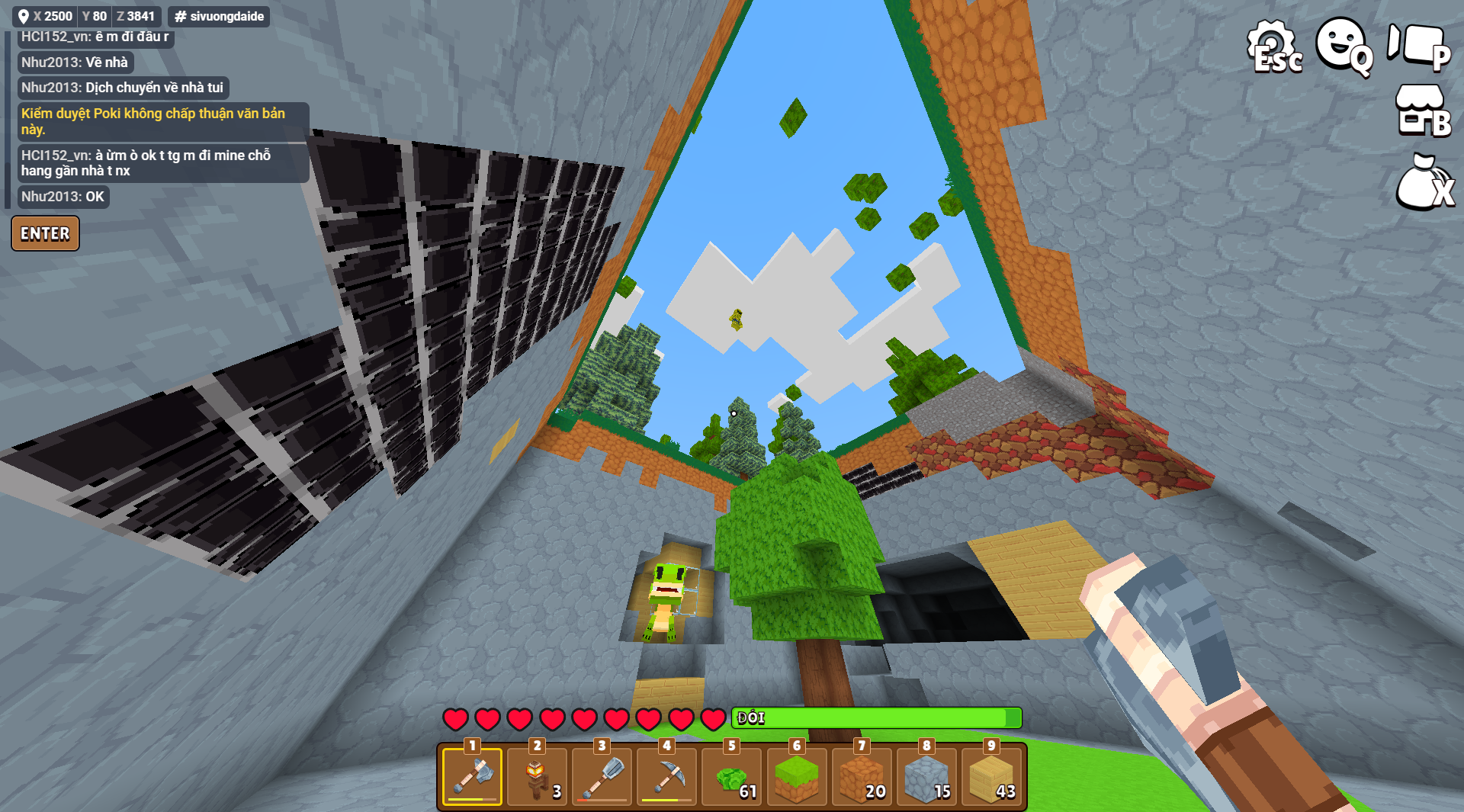The image size is (1464, 812).
Task: Equip the pickaxe from the hotbar
Action: click(666, 776)
